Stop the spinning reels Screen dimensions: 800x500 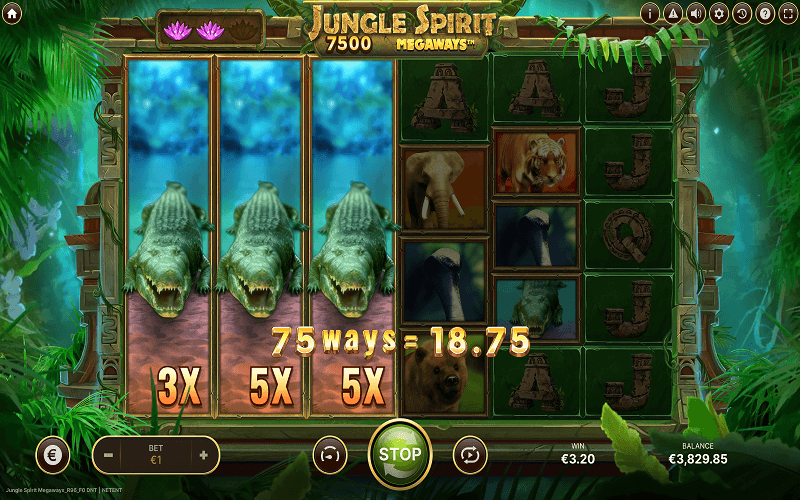400,453
